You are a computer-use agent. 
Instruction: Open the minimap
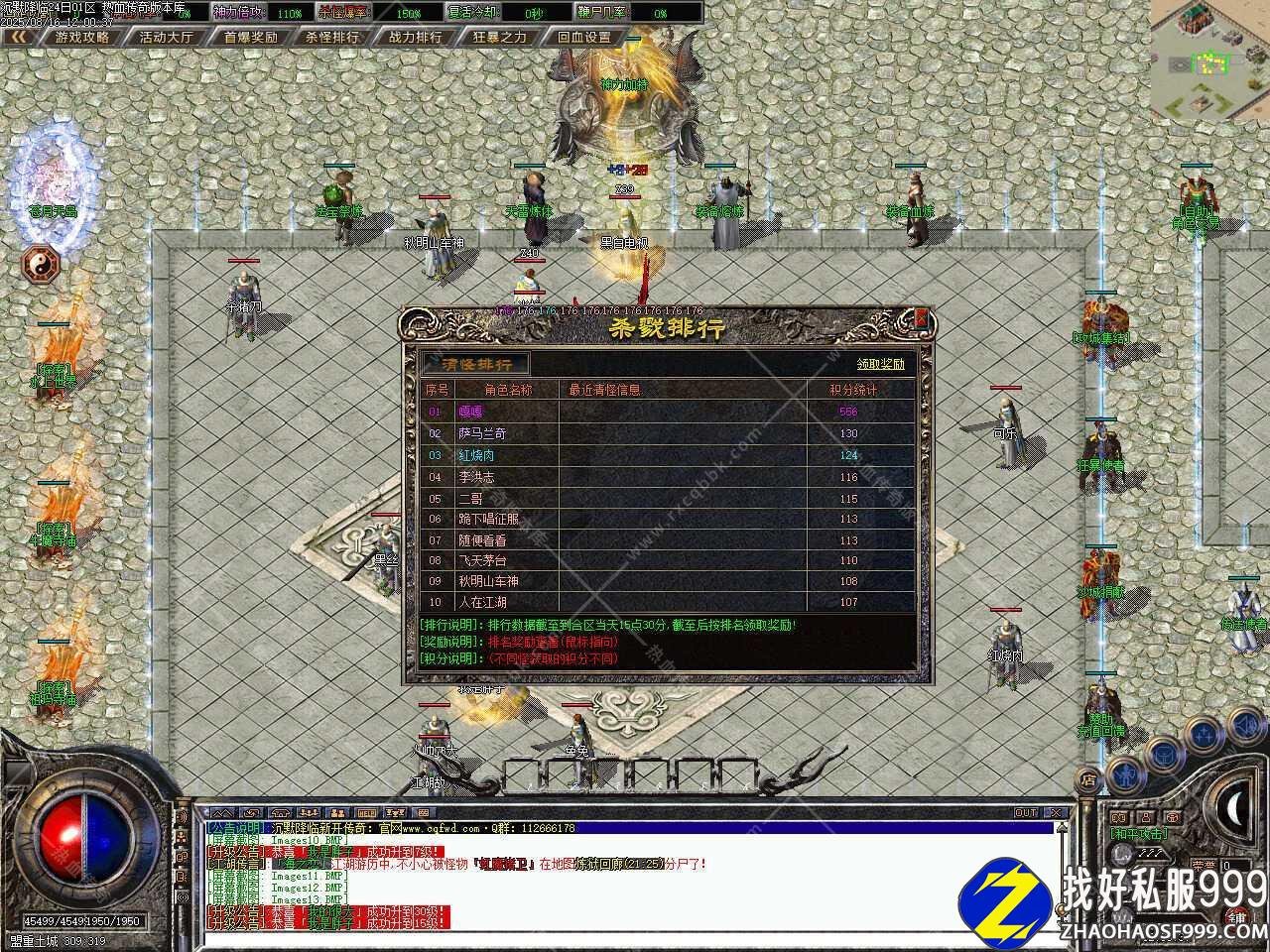point(1209,59)
